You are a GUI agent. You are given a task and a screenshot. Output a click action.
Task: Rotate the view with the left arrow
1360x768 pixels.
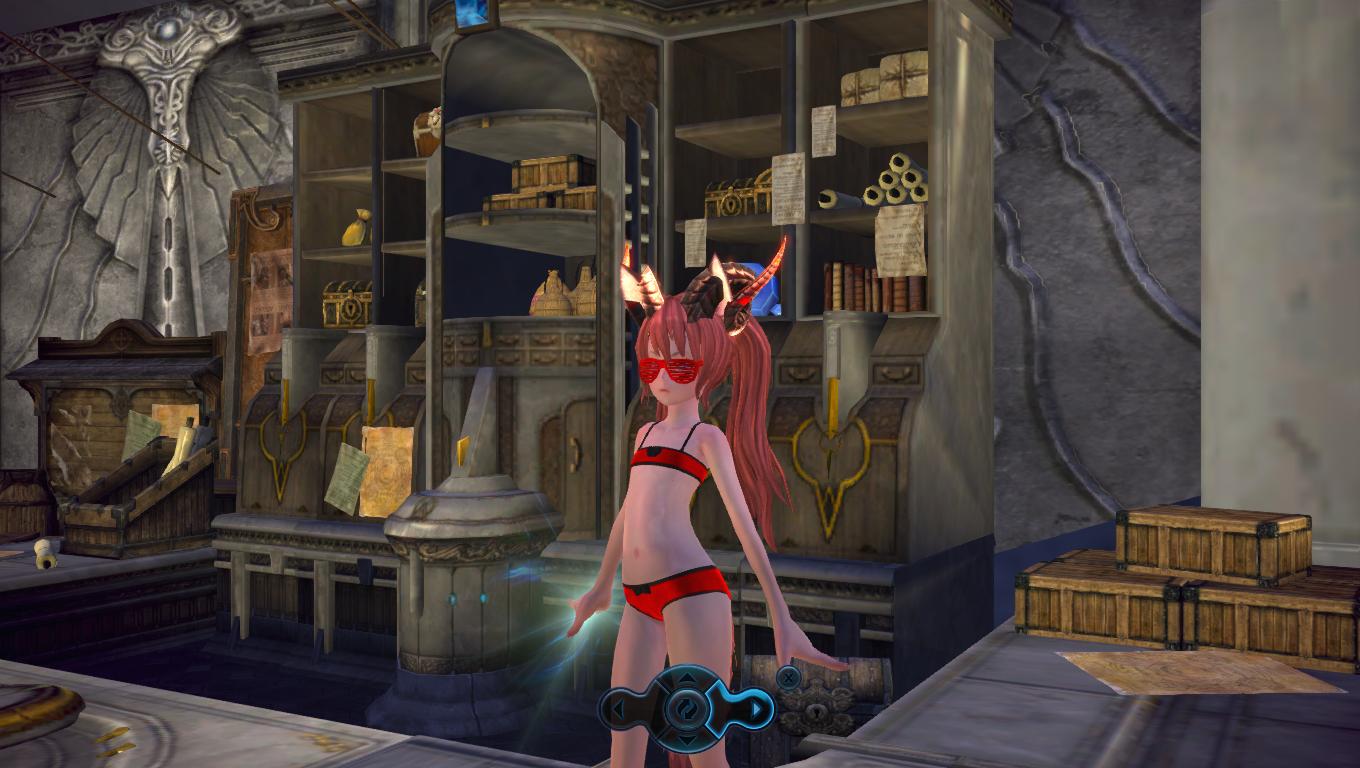click(x=619, y=710)
